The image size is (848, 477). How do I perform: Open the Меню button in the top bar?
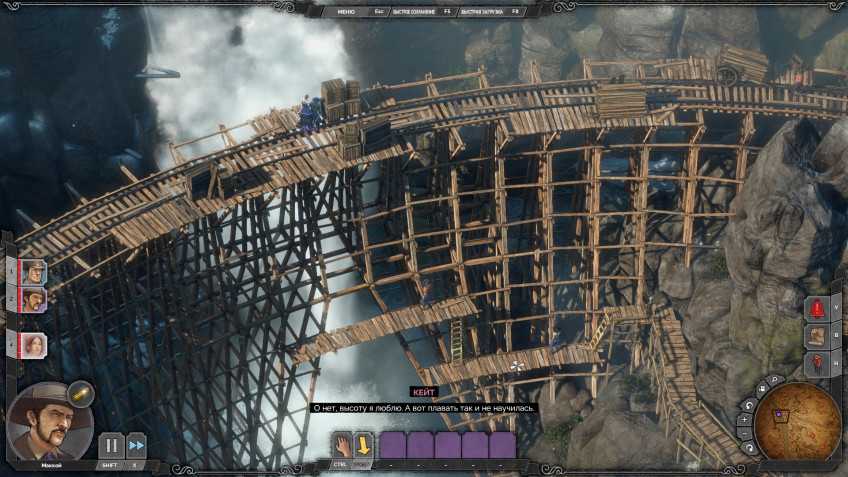(346, 11)
